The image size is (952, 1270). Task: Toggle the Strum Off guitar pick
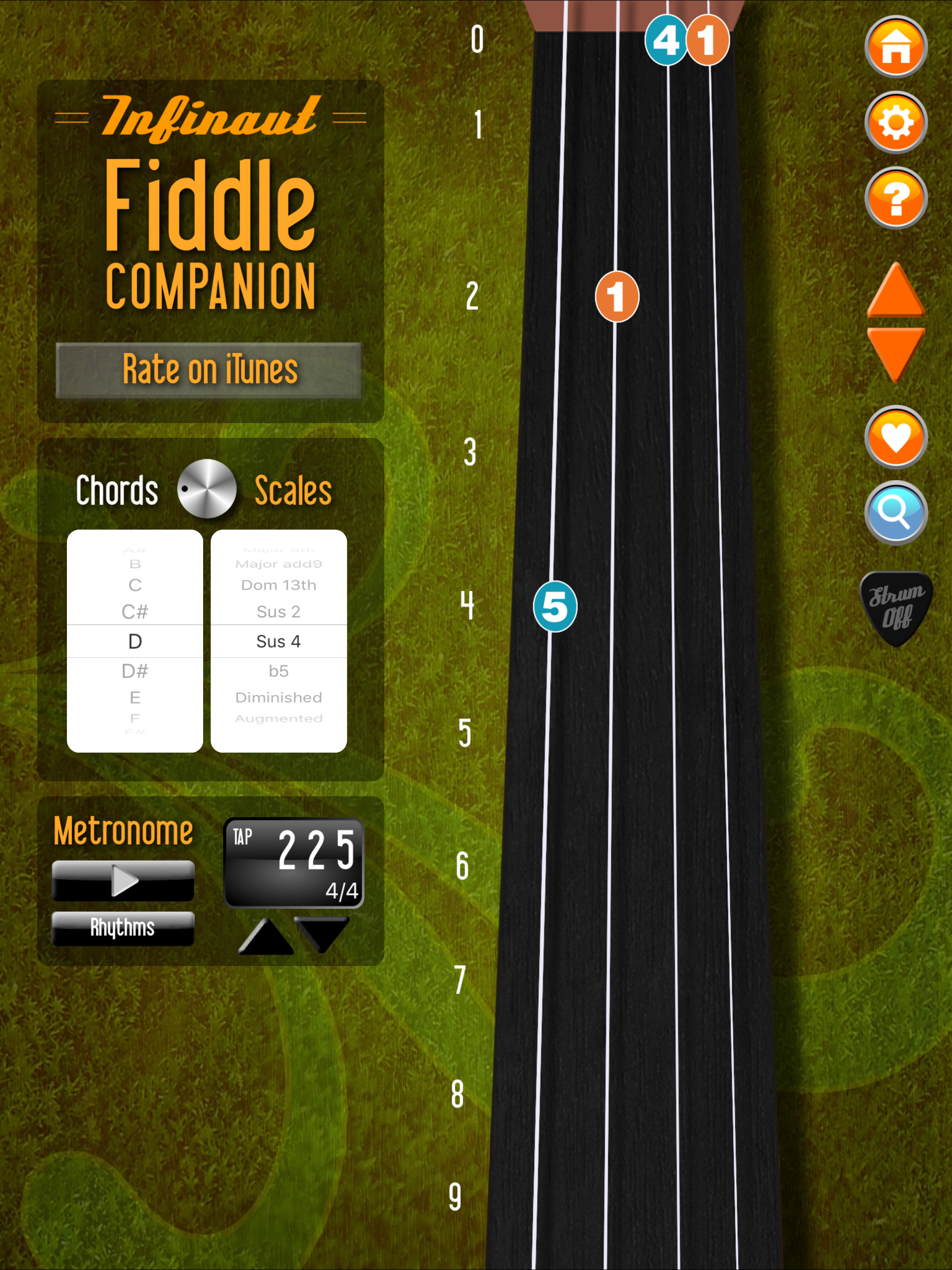point(895,608)
